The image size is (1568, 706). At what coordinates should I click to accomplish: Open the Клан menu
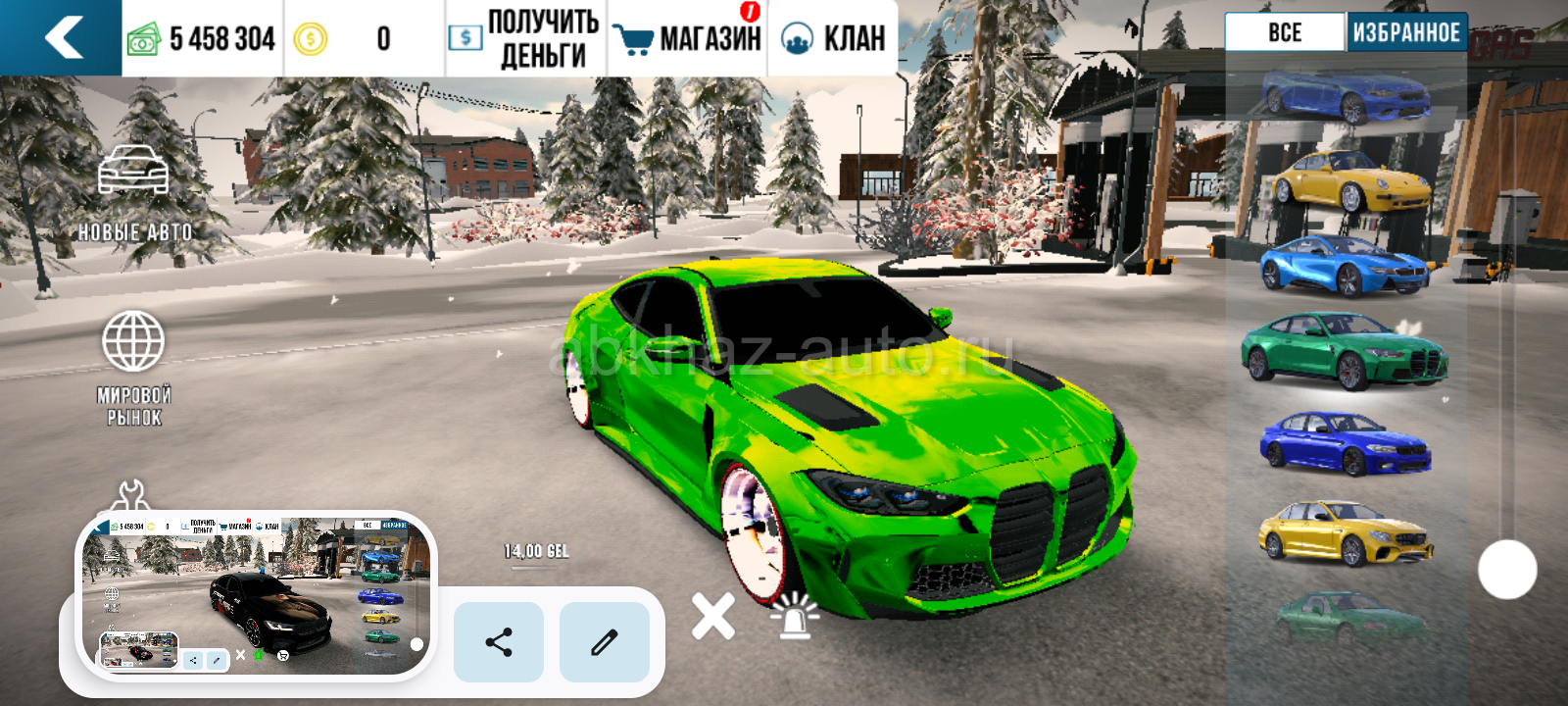click(833, 38)
